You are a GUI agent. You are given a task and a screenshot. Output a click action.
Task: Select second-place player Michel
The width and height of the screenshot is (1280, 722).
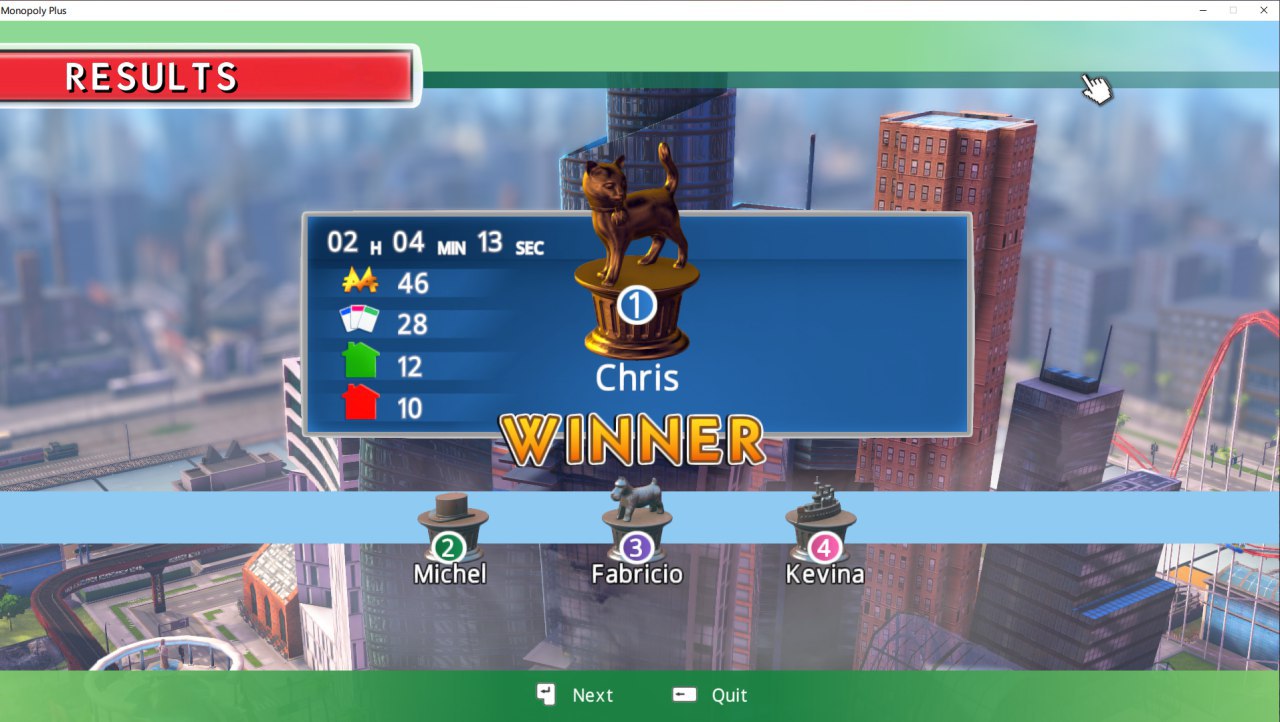(x=450, y=546)
